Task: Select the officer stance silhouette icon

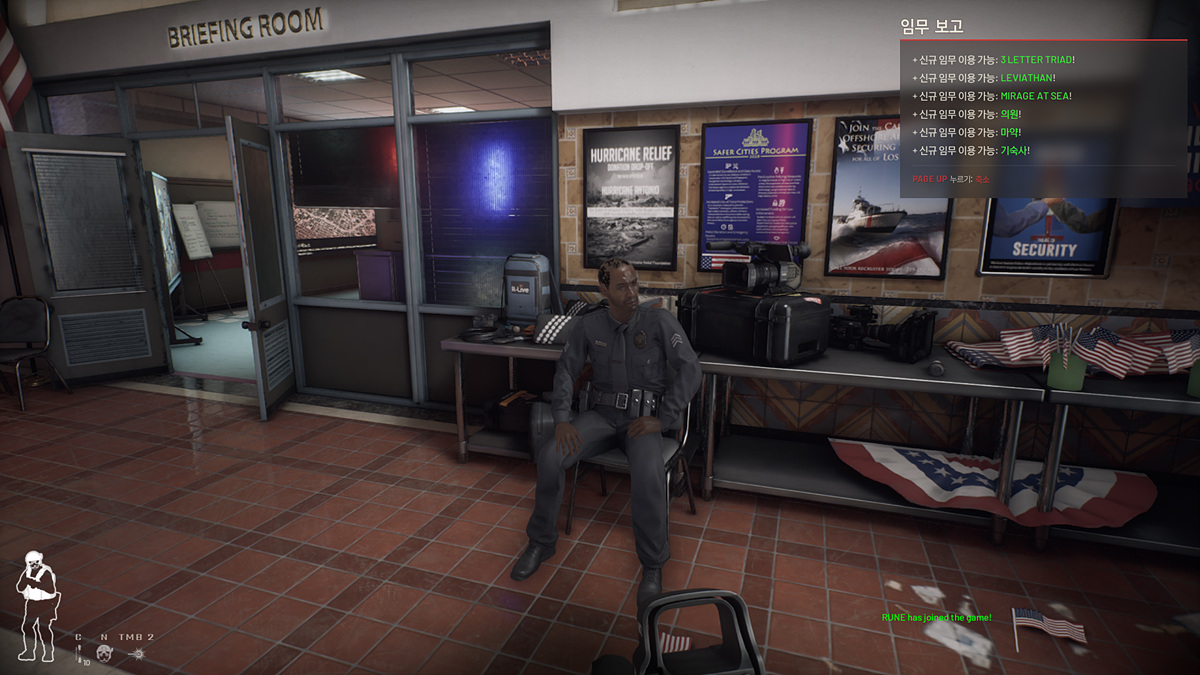Action: click(38, 605)
